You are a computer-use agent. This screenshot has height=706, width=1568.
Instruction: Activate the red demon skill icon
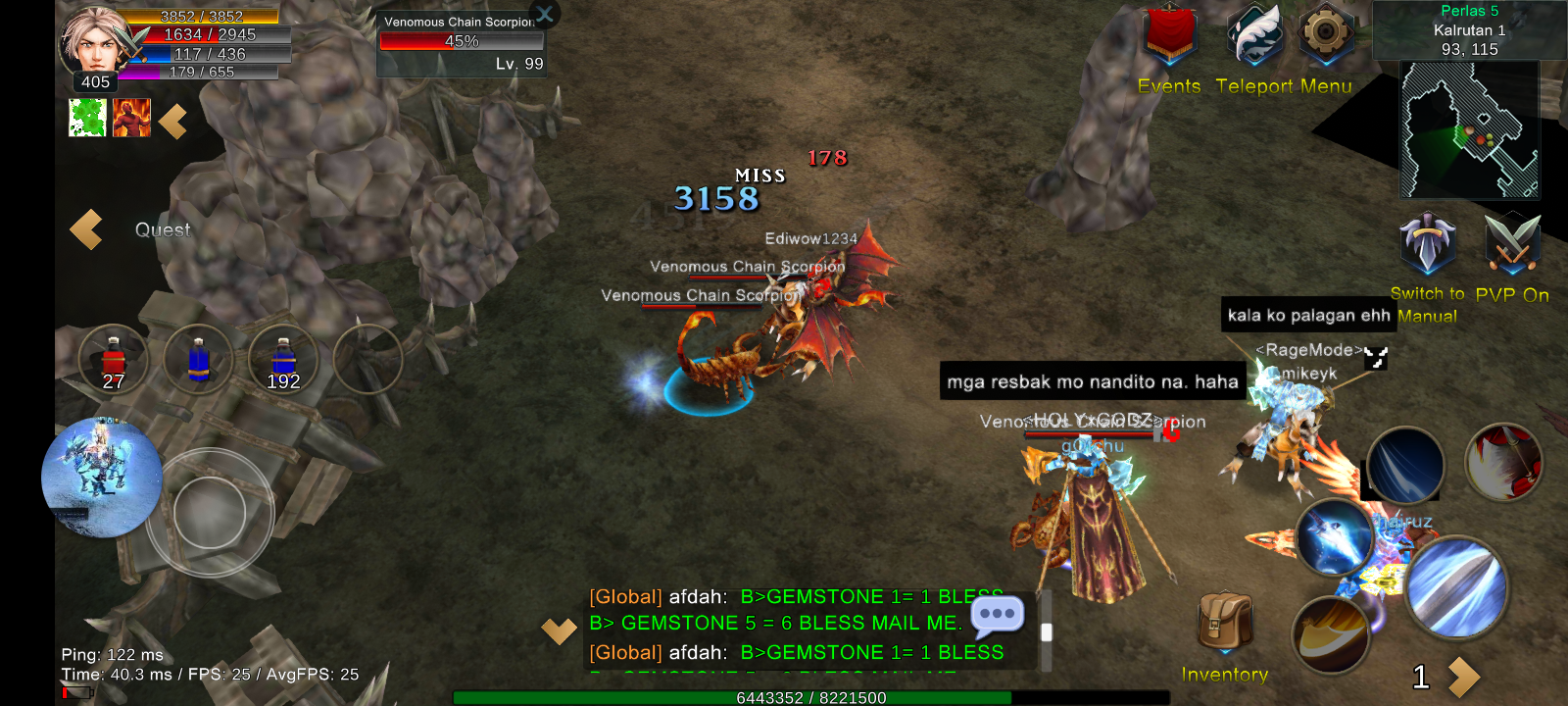point(1503,461)
